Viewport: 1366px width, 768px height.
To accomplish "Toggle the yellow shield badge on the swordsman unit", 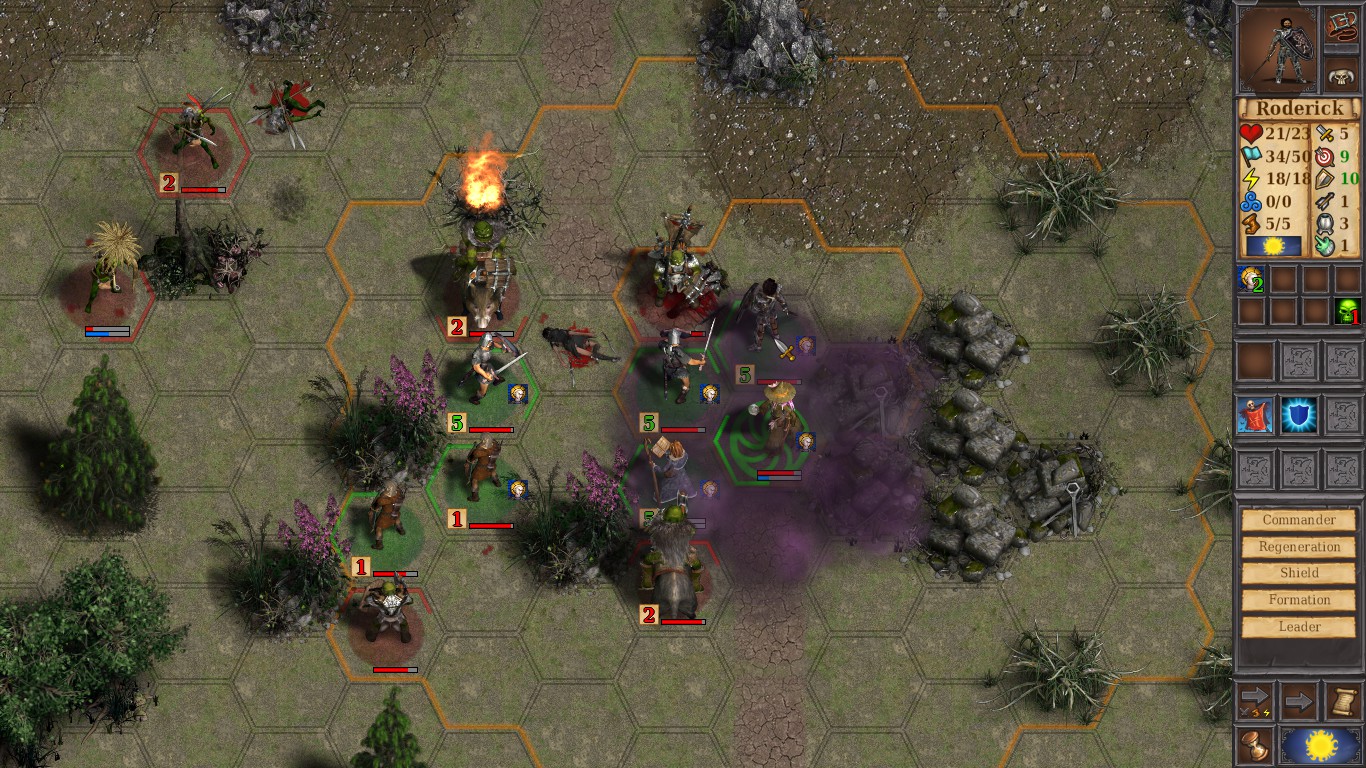I will coord(519,393).
